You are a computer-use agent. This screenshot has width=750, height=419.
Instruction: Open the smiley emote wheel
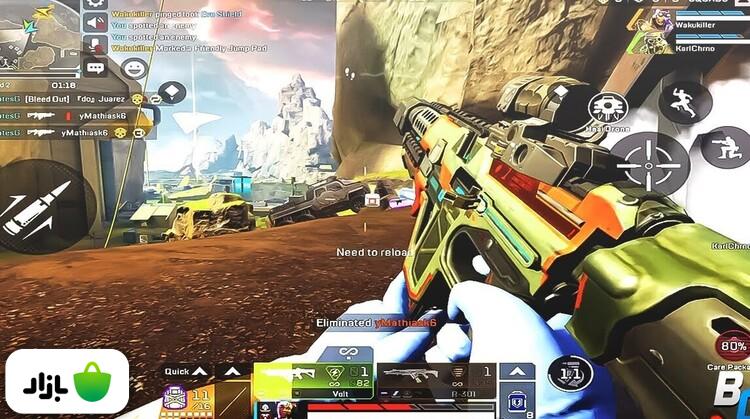[135, 69]
